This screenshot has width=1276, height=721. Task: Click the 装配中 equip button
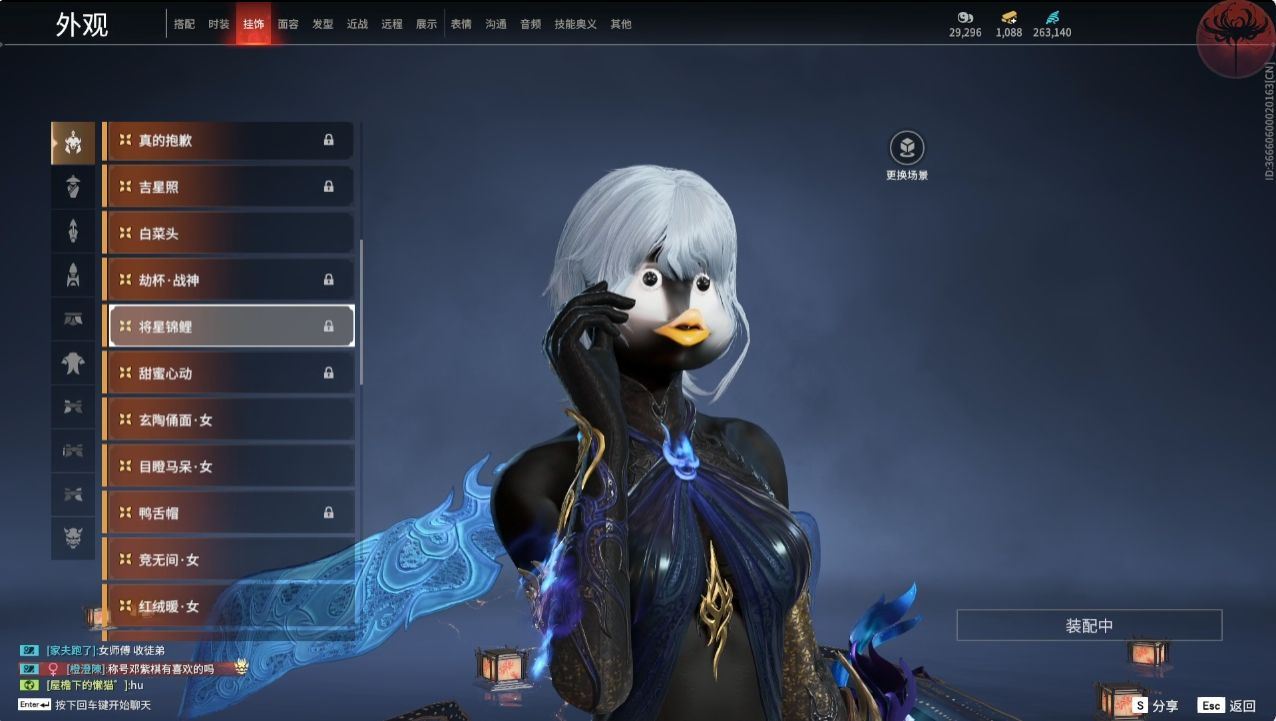(1089, 626)
